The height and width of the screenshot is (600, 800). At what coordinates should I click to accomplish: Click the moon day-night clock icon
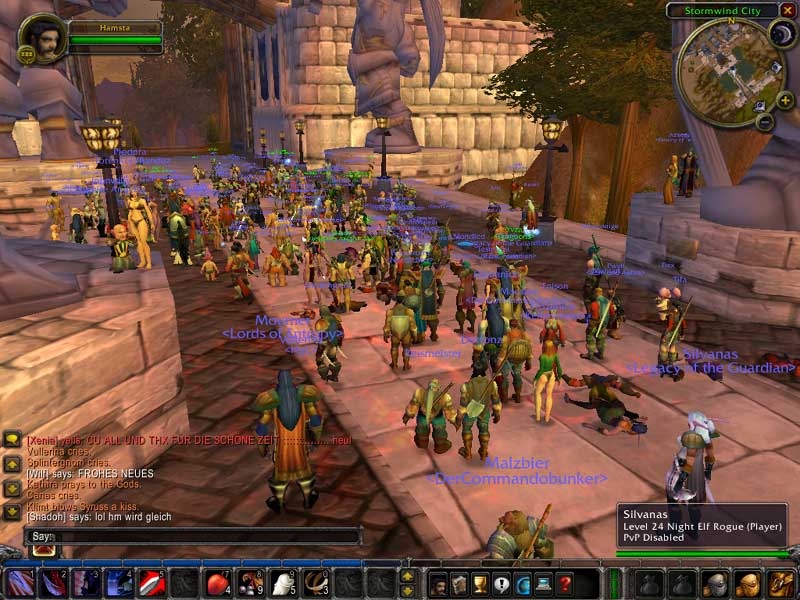(x=780, y=34)
